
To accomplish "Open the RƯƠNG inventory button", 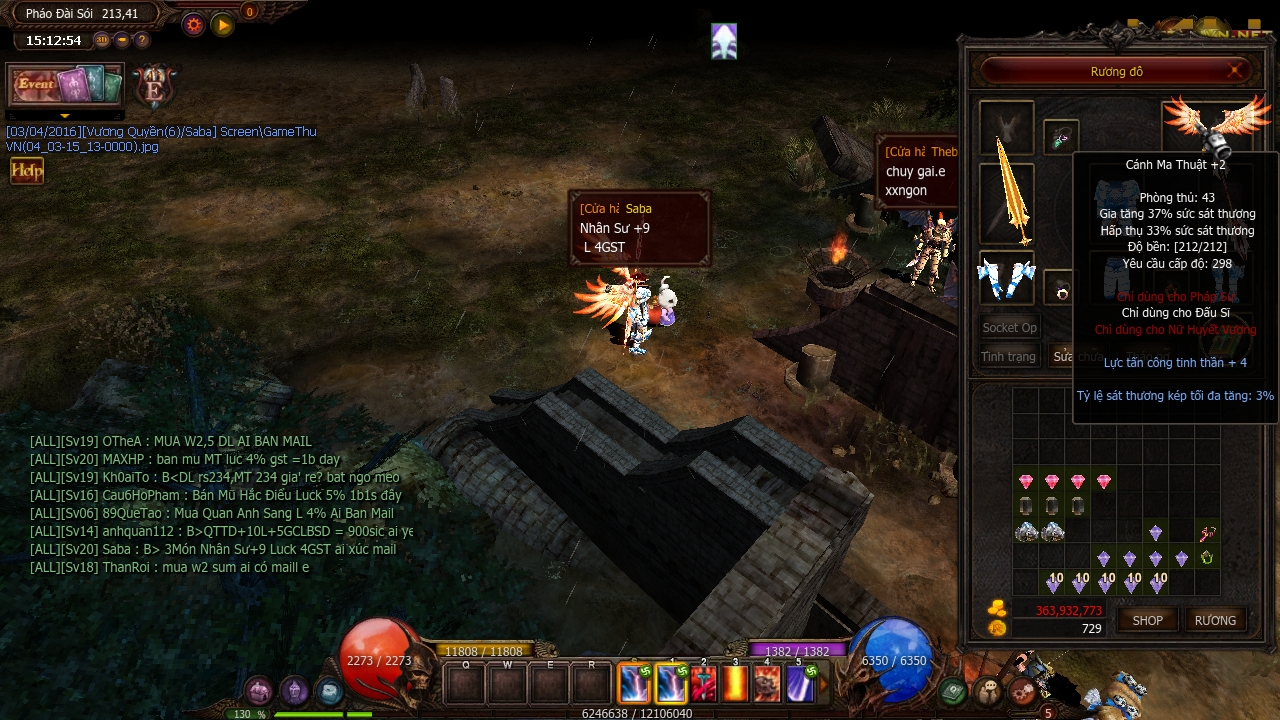I will point(1216,620).
